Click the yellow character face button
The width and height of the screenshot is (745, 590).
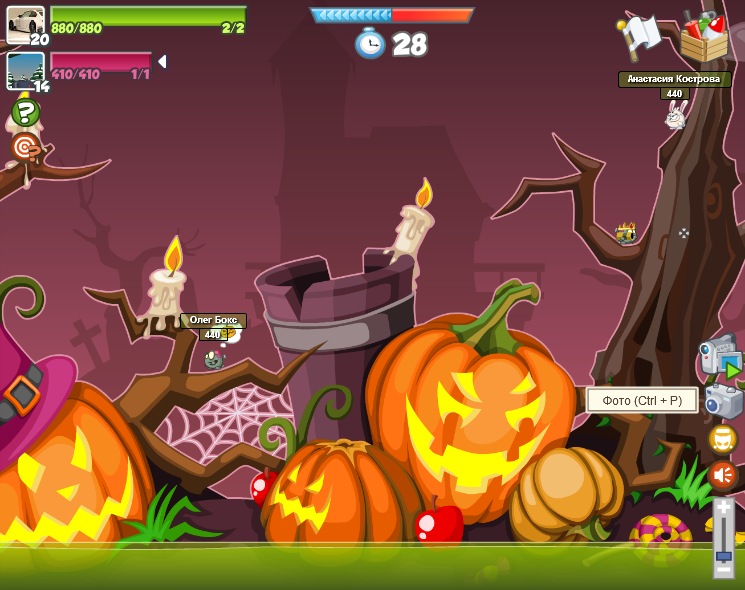pyautogui.click(x=722, y=439)
